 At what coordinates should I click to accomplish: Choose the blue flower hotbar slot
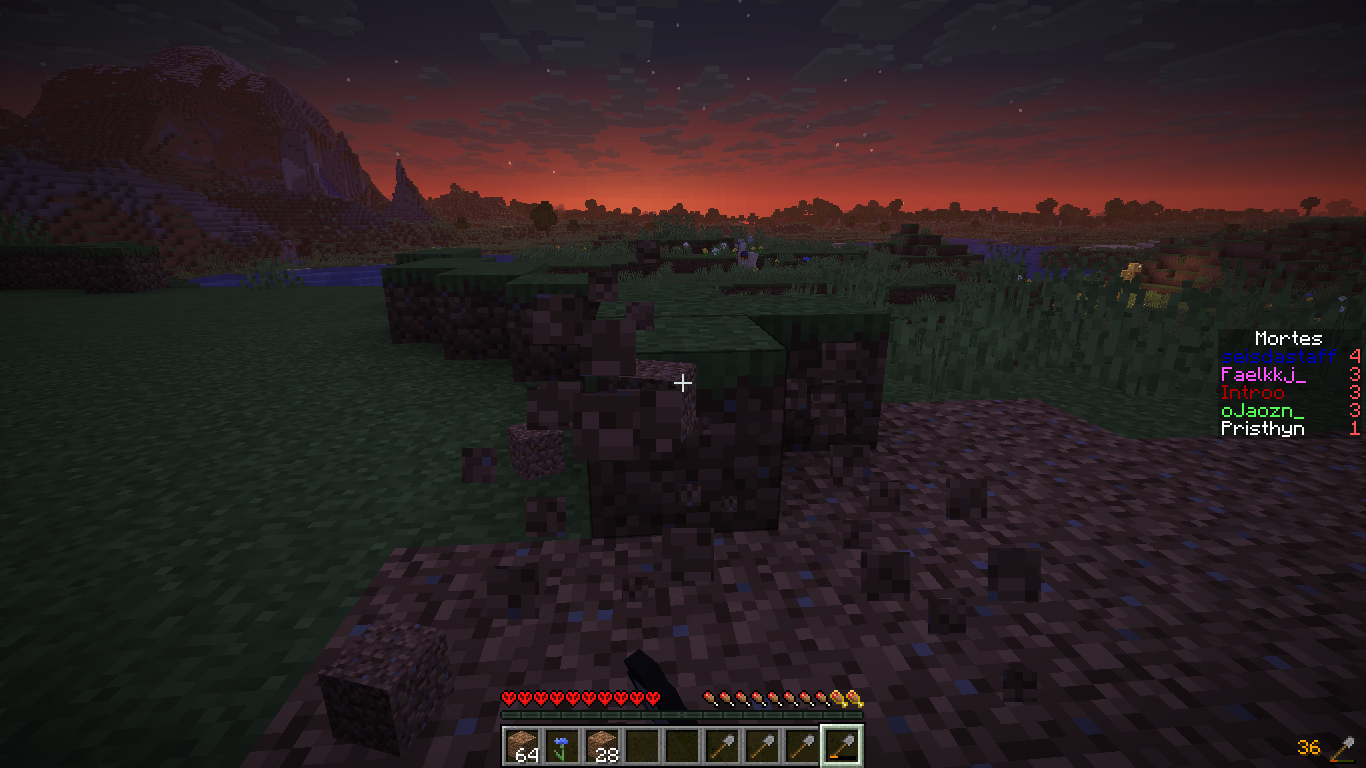click(x=562, y=746)
